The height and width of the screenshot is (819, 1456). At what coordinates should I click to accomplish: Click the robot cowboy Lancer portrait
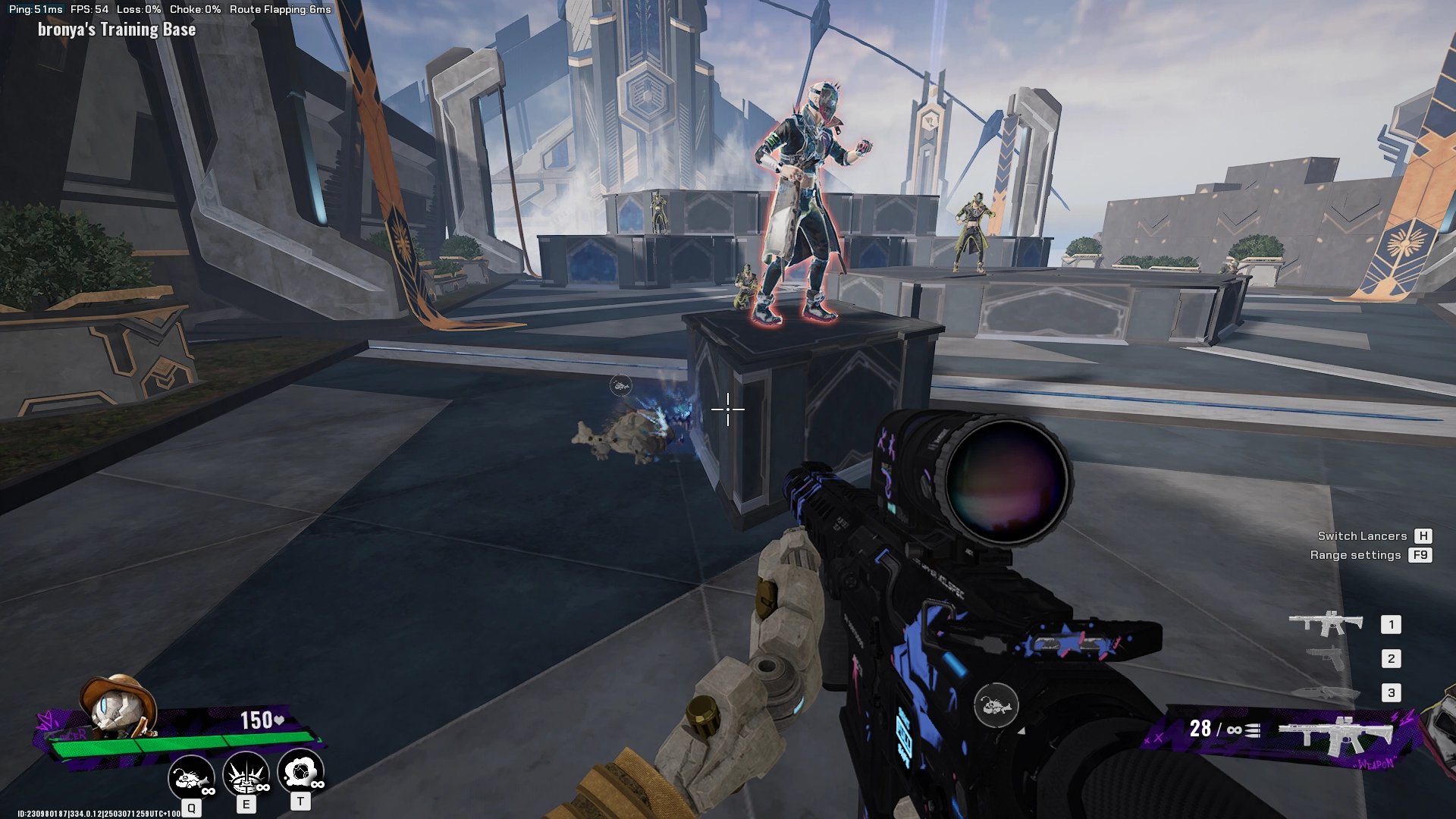click(x=118, y=705)
